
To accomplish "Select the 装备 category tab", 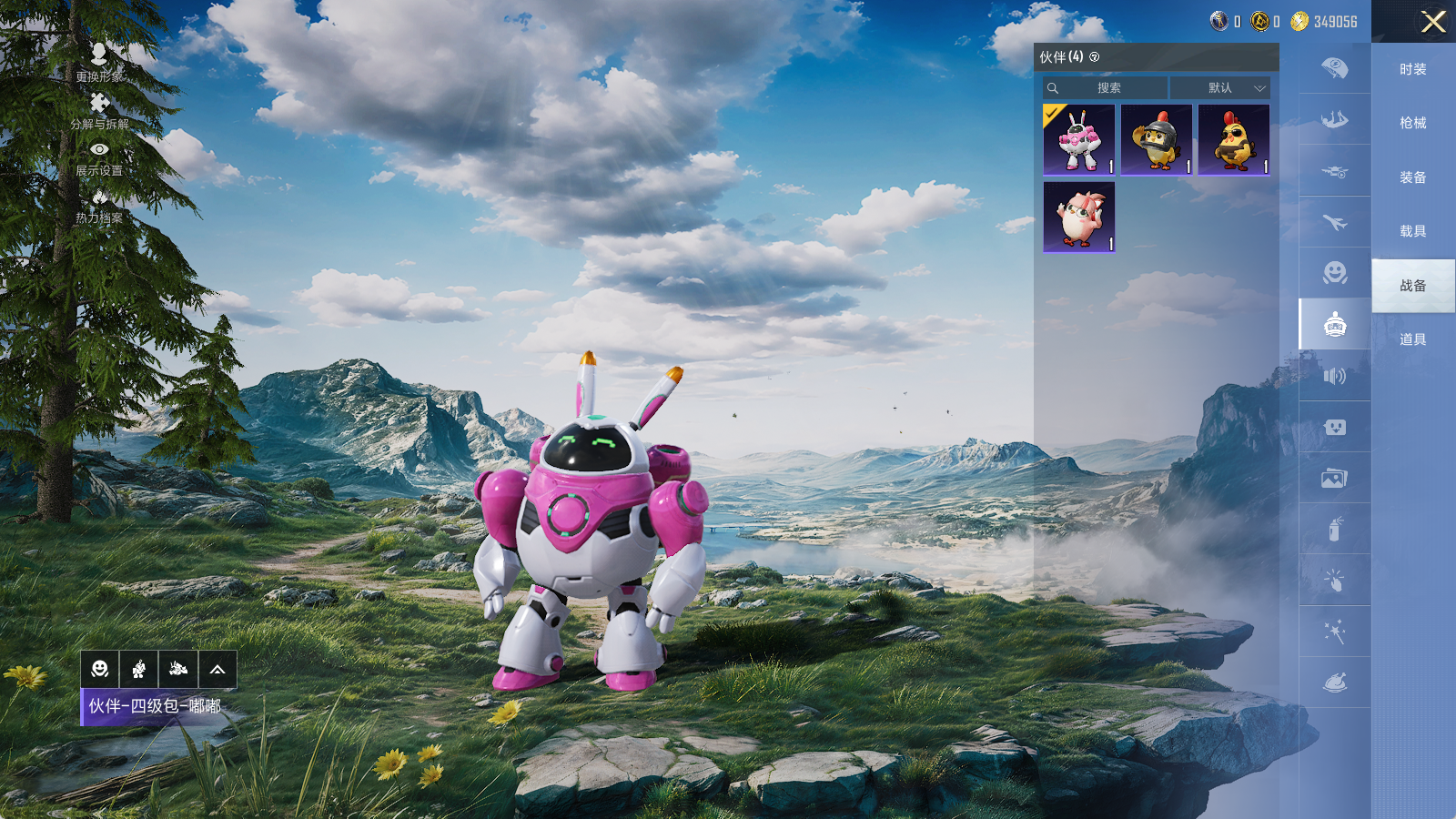I will (x=1412, y=177).
